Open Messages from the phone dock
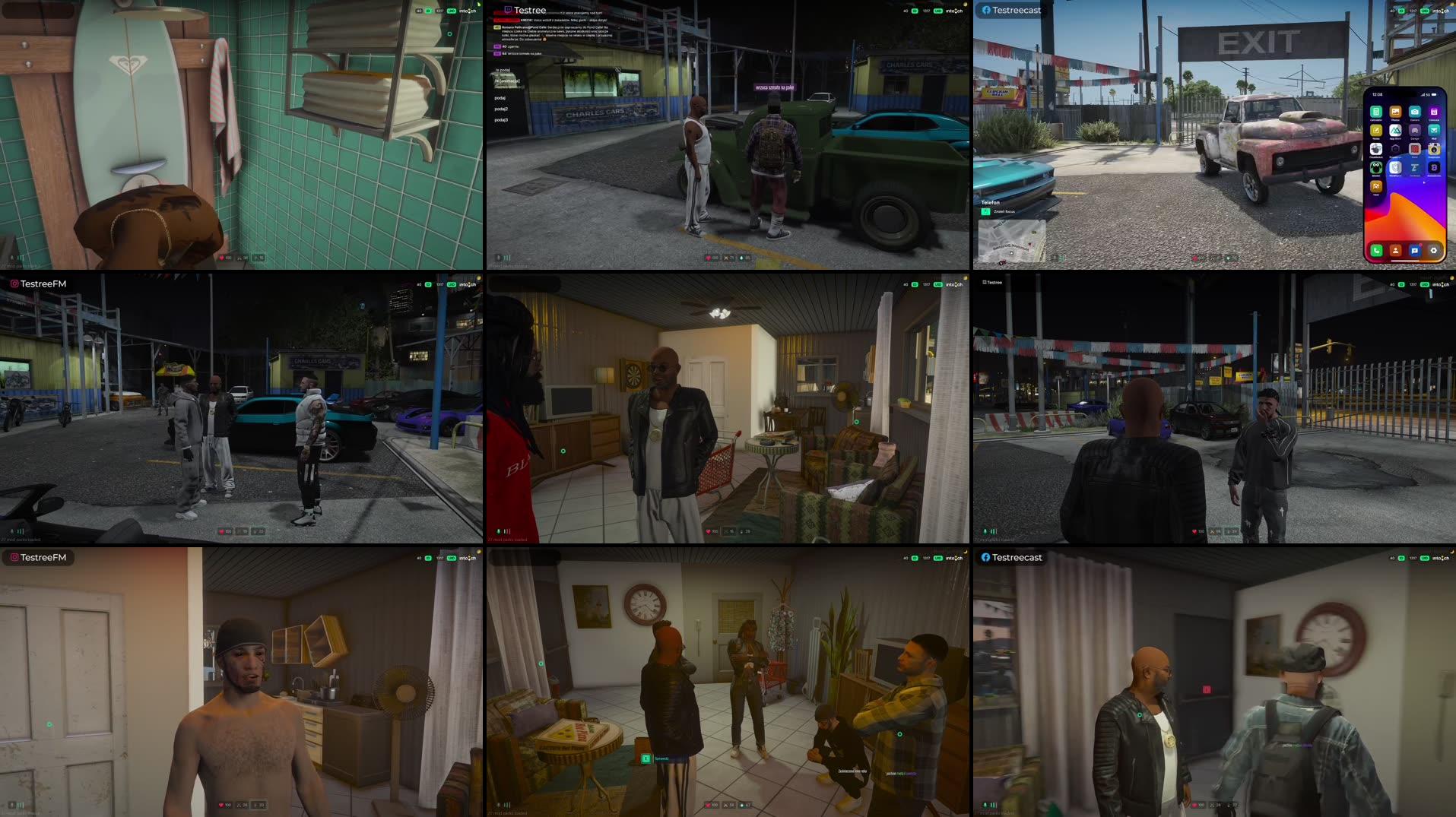 (1415, 251)
